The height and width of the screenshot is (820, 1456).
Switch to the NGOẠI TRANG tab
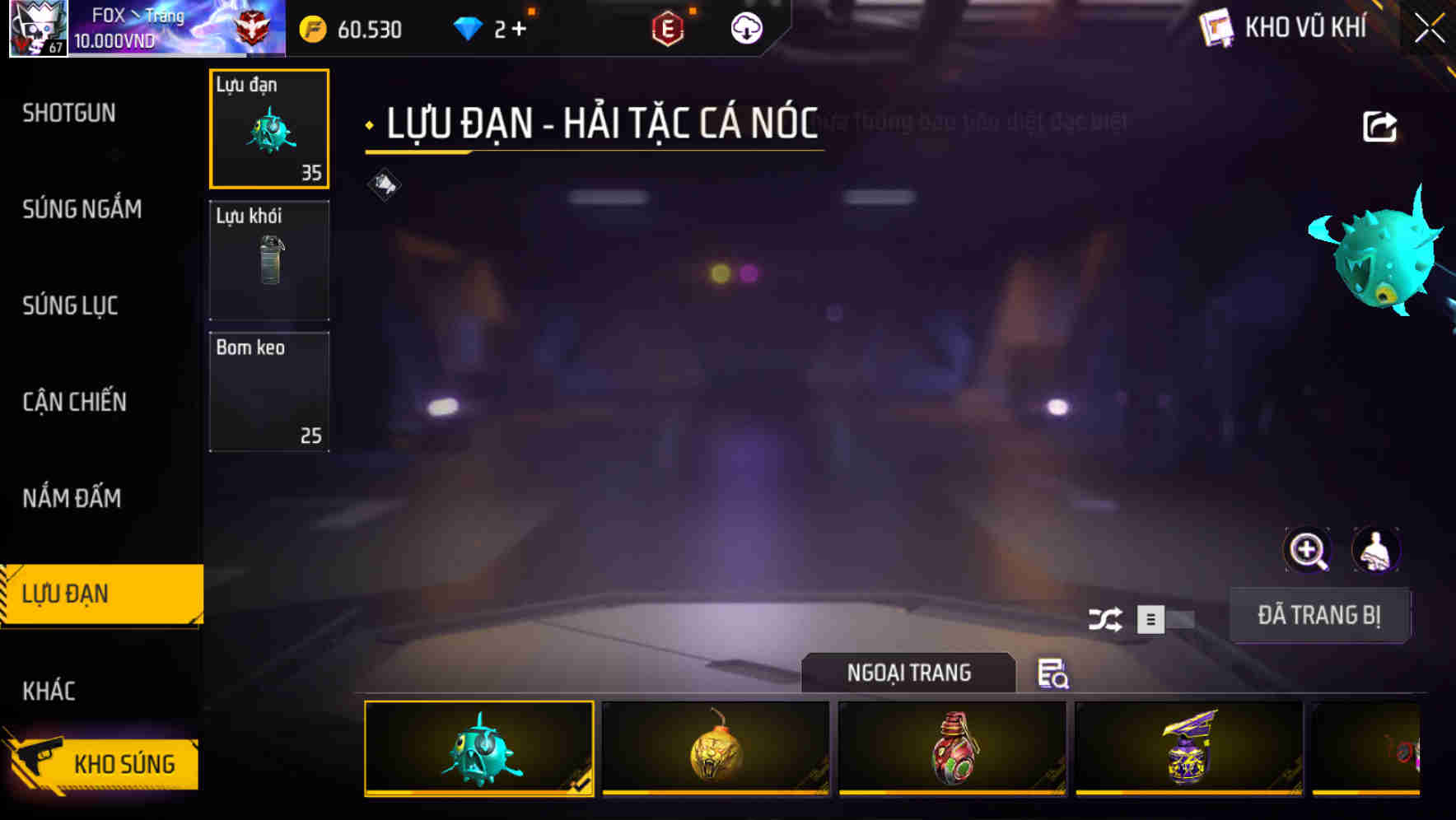click(x=909, y=673)
